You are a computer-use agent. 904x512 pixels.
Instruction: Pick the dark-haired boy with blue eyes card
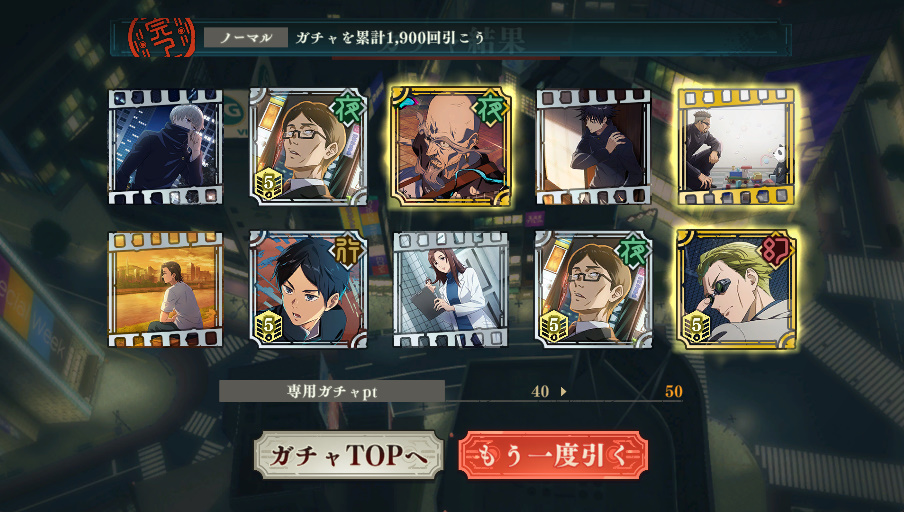point(308,289)
